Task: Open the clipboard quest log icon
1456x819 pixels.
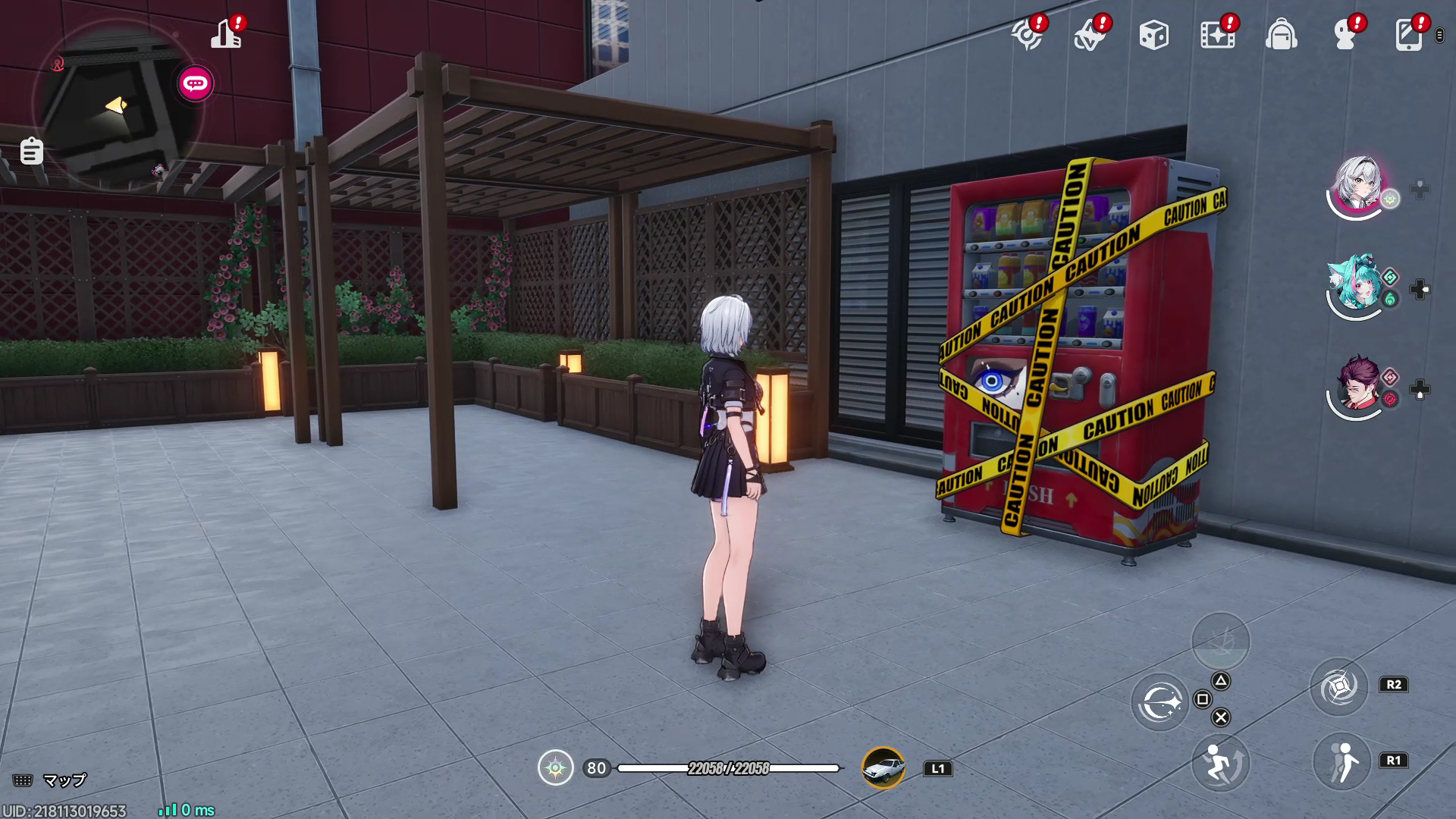Action: [x=31, y=151]
